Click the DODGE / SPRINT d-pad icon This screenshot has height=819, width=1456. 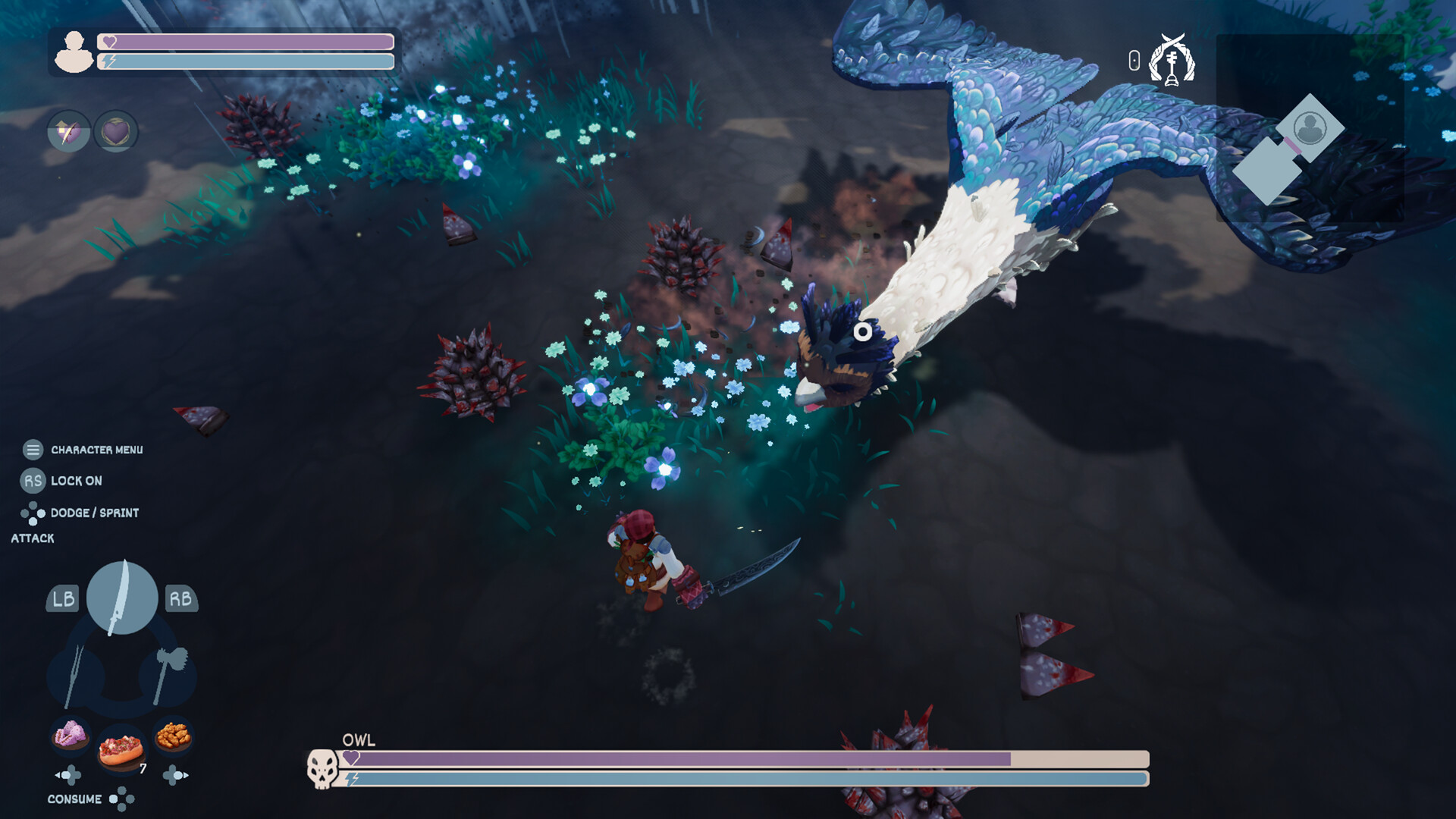pos(32,513)
